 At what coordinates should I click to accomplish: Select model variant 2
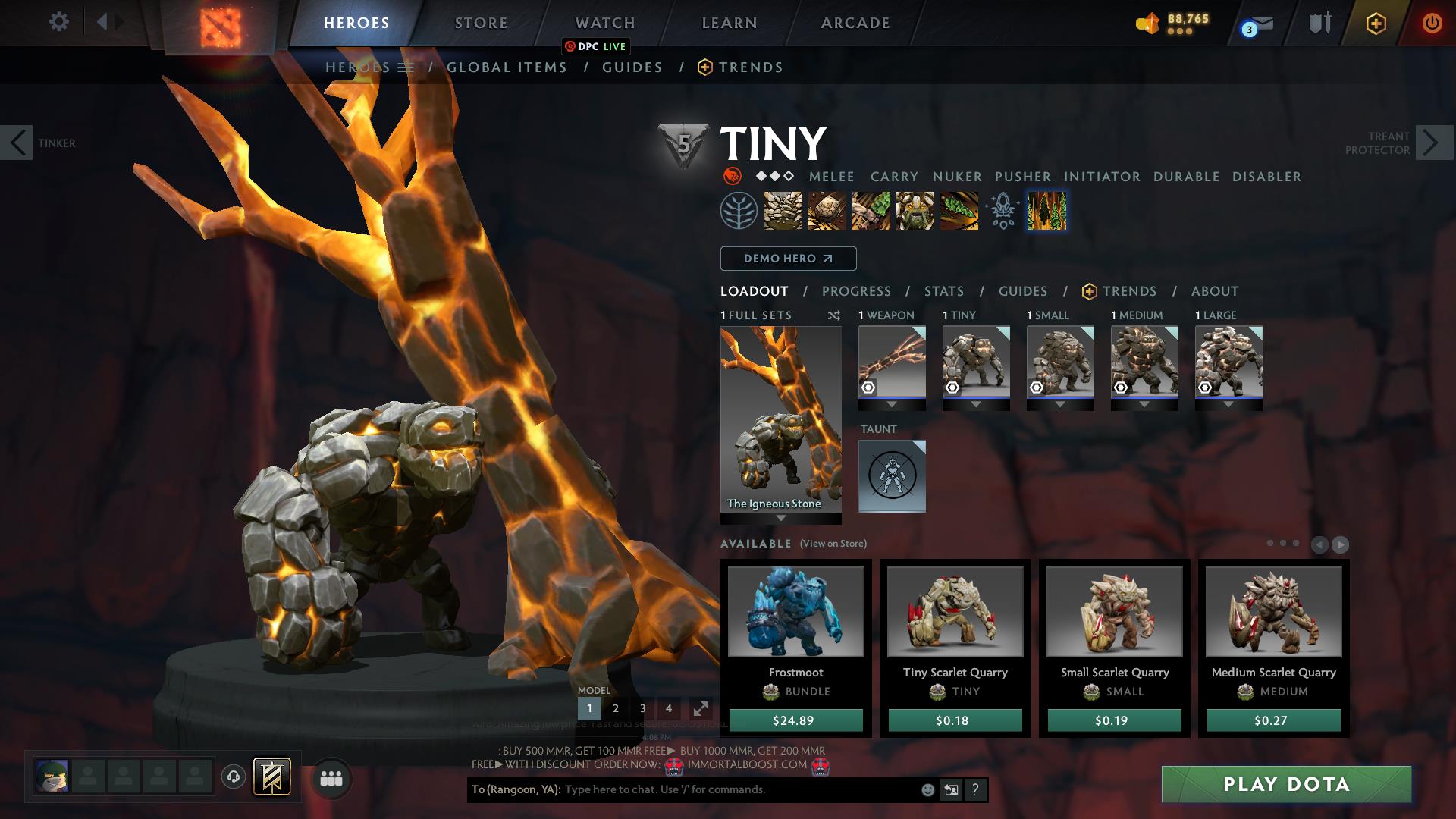[x=616, y=708]
